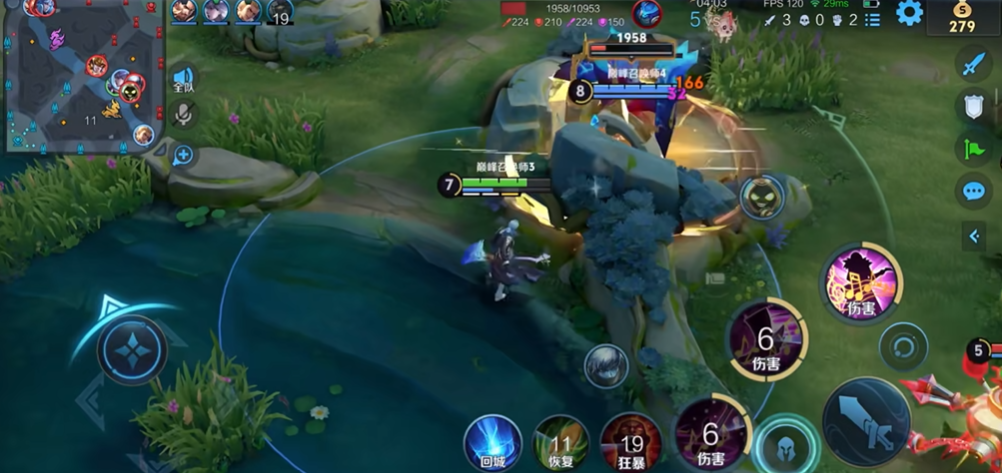
Task: Send the blue sword attack signal
Action: click(973, 65)
